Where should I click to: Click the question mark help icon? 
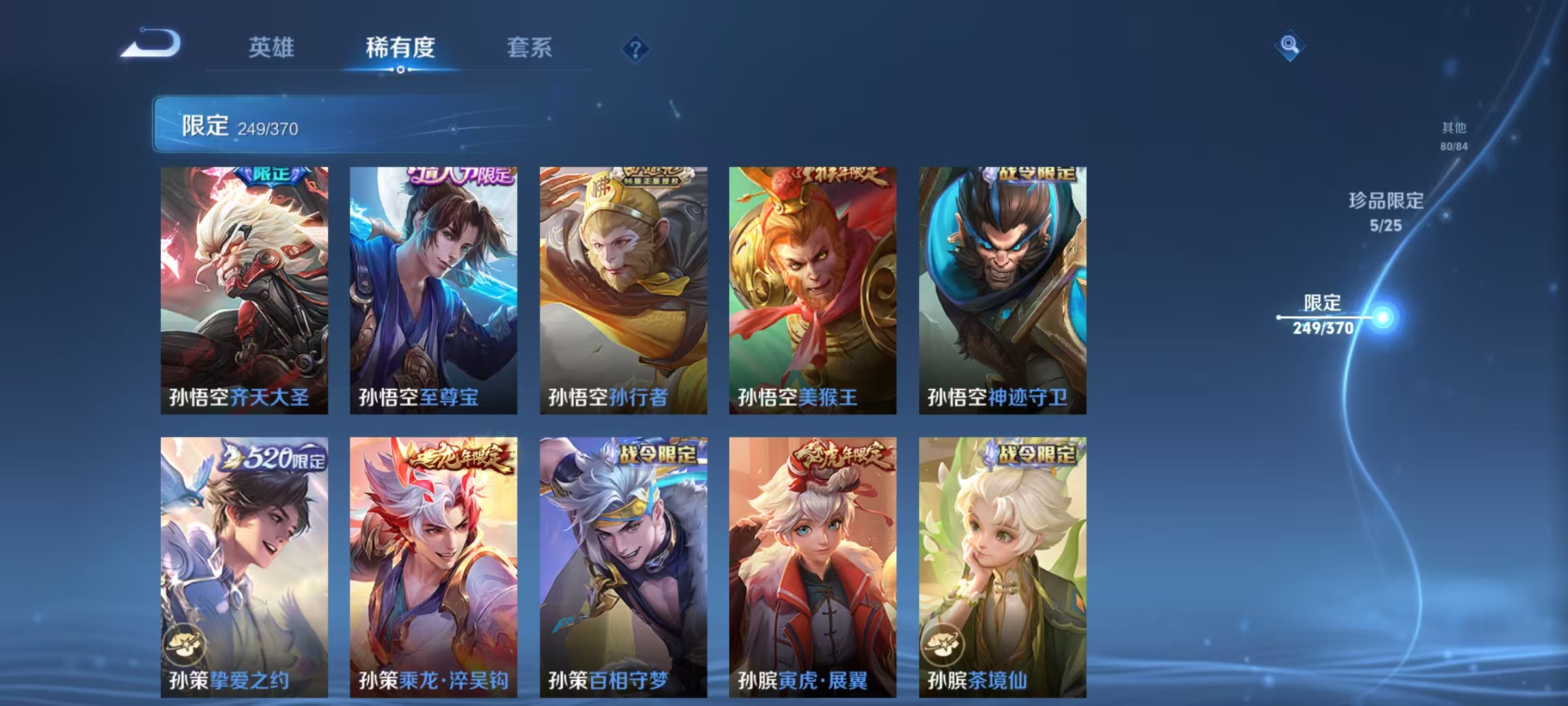click(636, 48)
